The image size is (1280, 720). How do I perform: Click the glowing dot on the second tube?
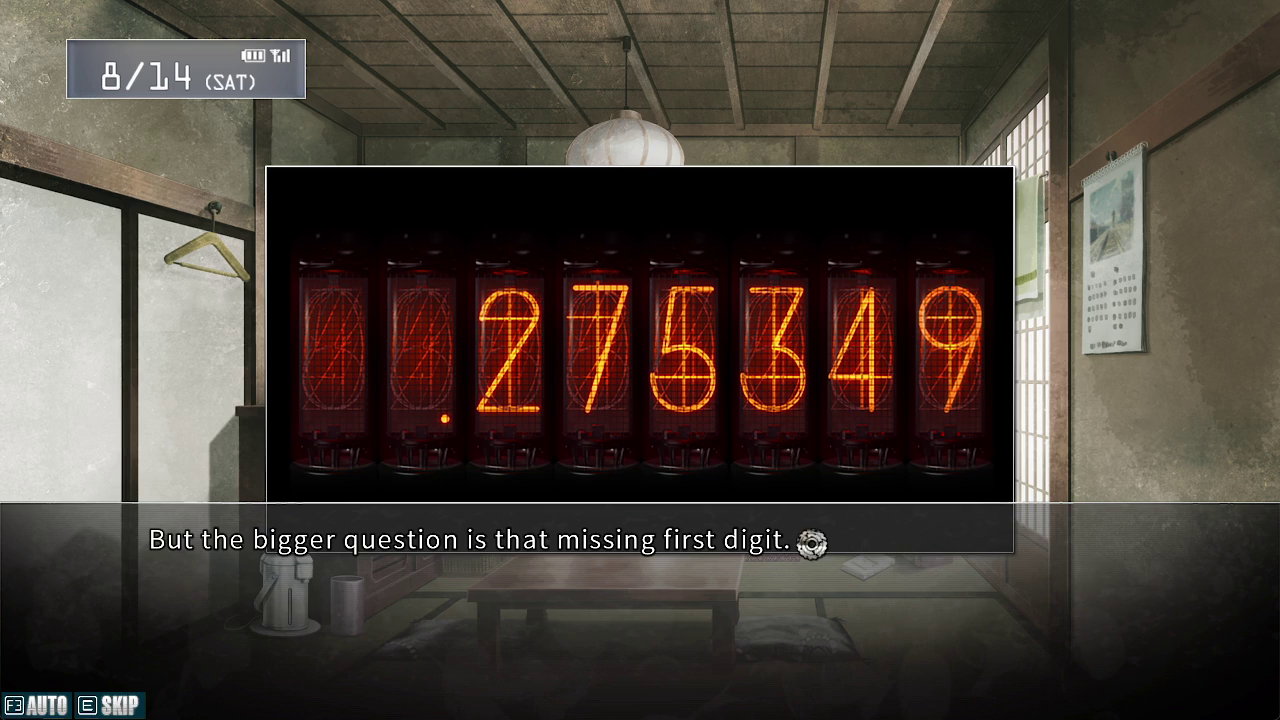click(444, 418)
